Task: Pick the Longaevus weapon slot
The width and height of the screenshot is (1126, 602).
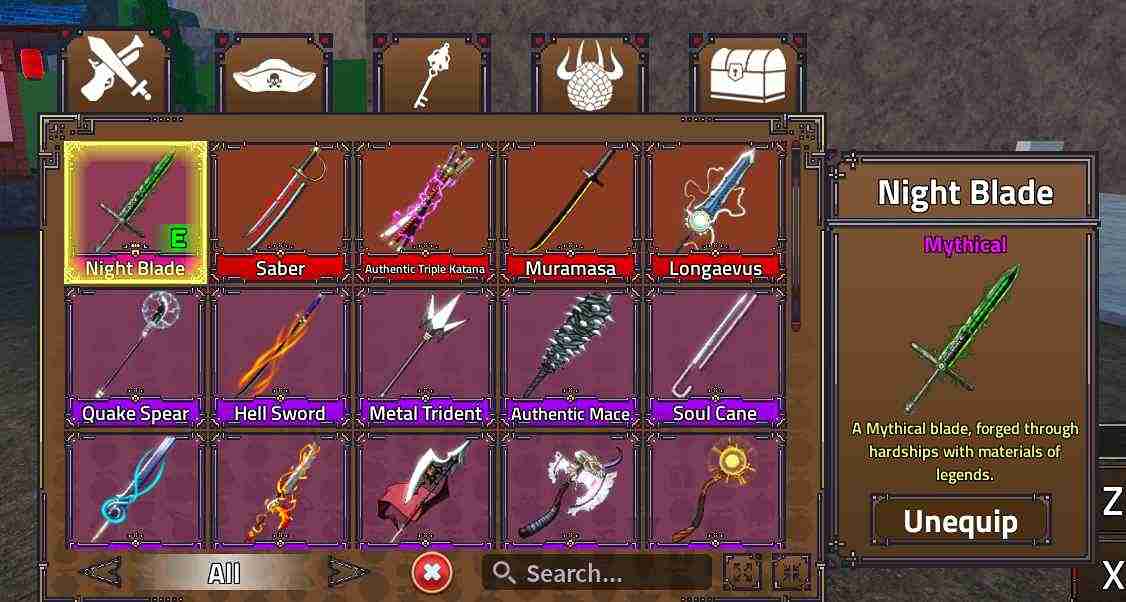Action: [x=715, y=211]
